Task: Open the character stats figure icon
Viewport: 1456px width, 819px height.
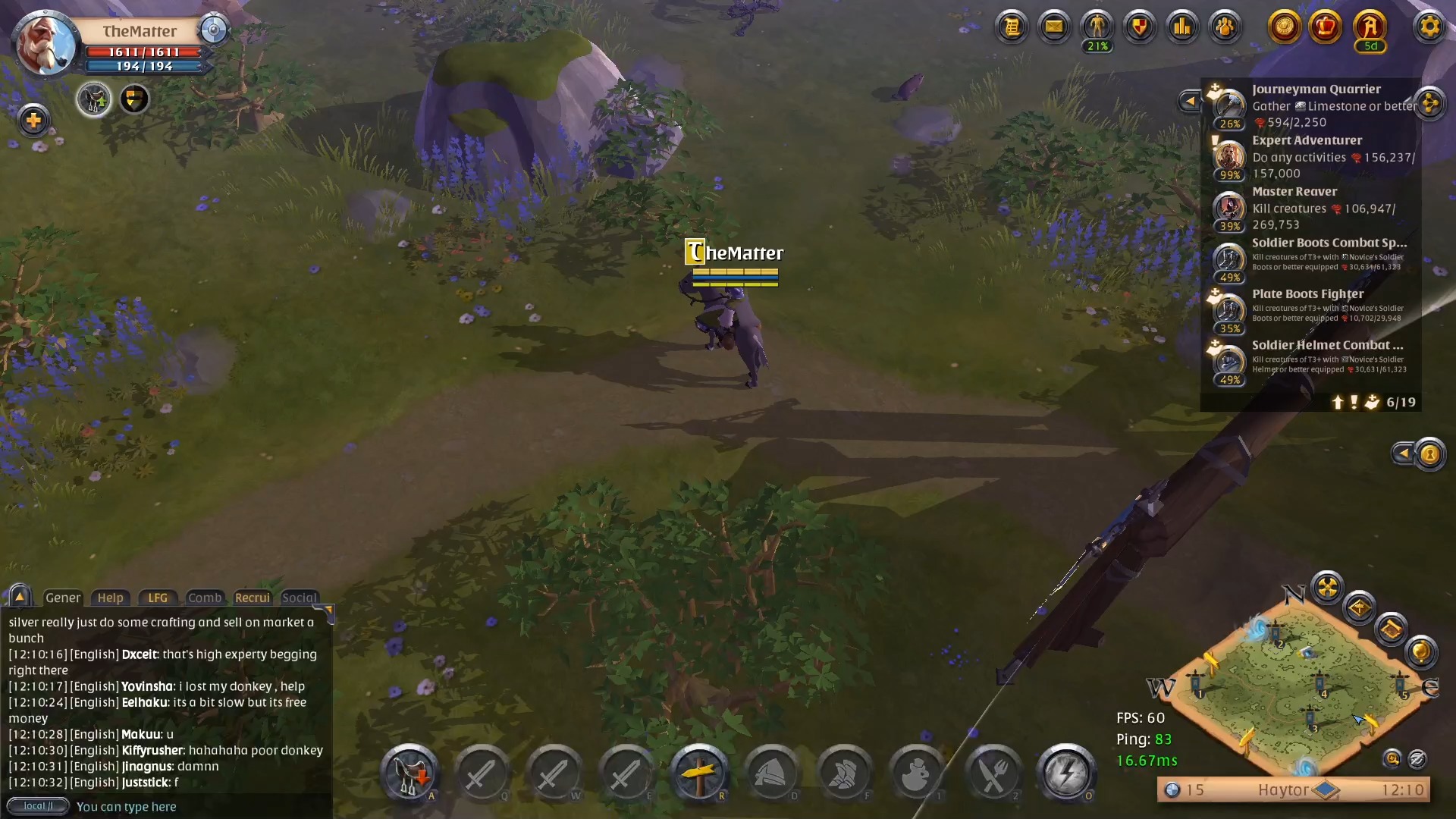Action: 1097,27
